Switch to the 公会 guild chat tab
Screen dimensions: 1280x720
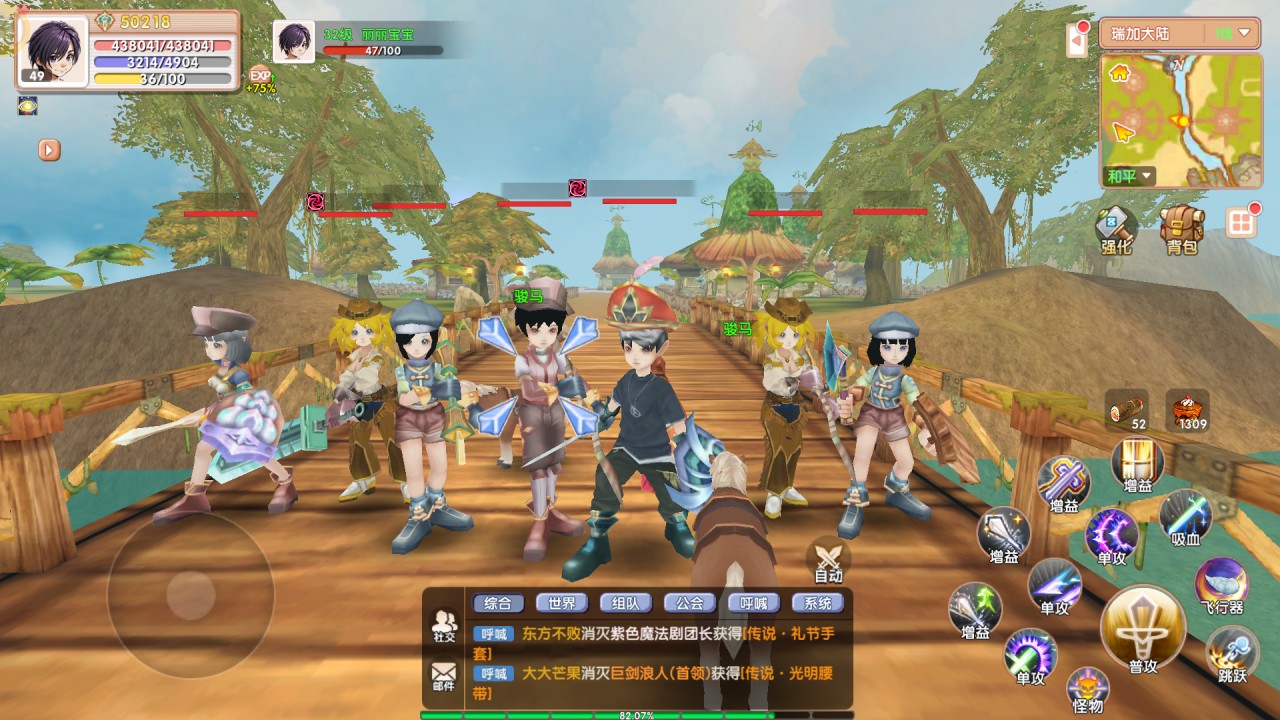pyautogui.click(x=689, y=603)
